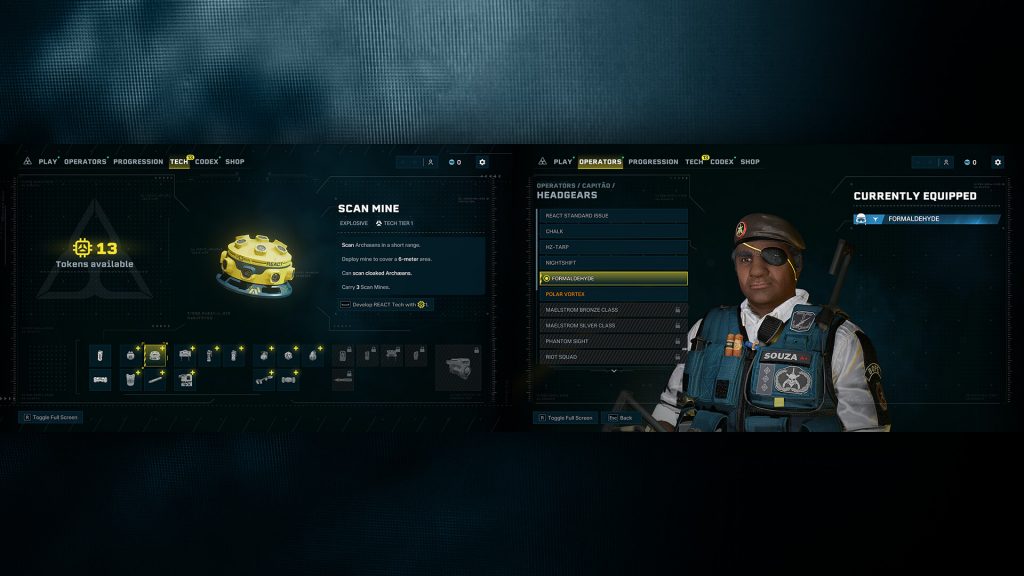Pick the HZ-Tarp headgear
This screenshot has height=576, width=1024.
[x=612, y=247]
